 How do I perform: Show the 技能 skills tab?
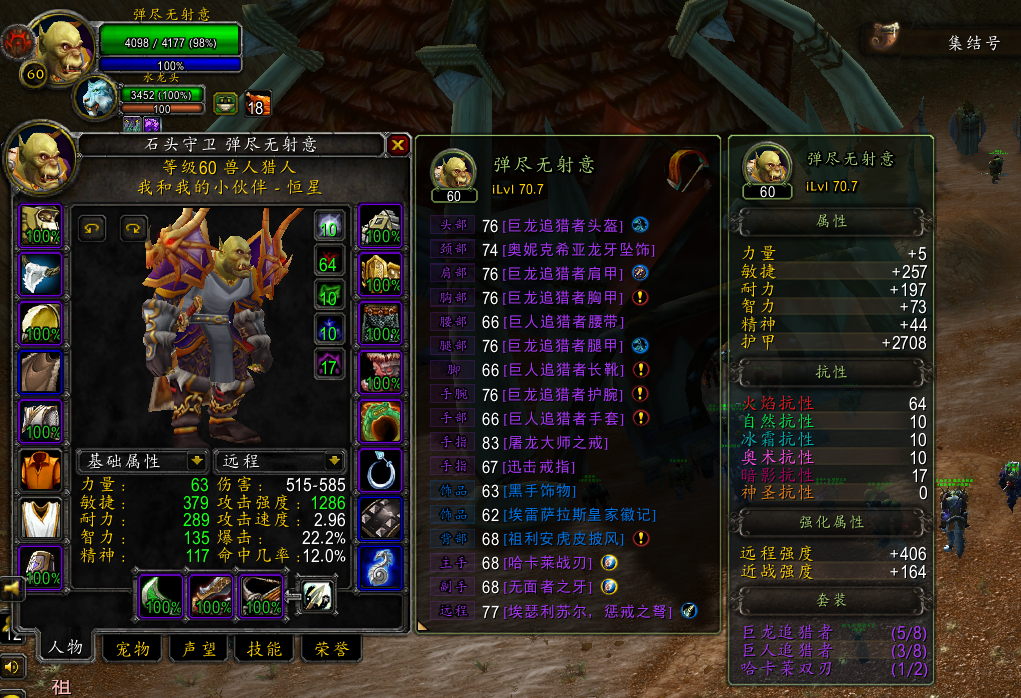pyautogui.click(x=265, y=649)
